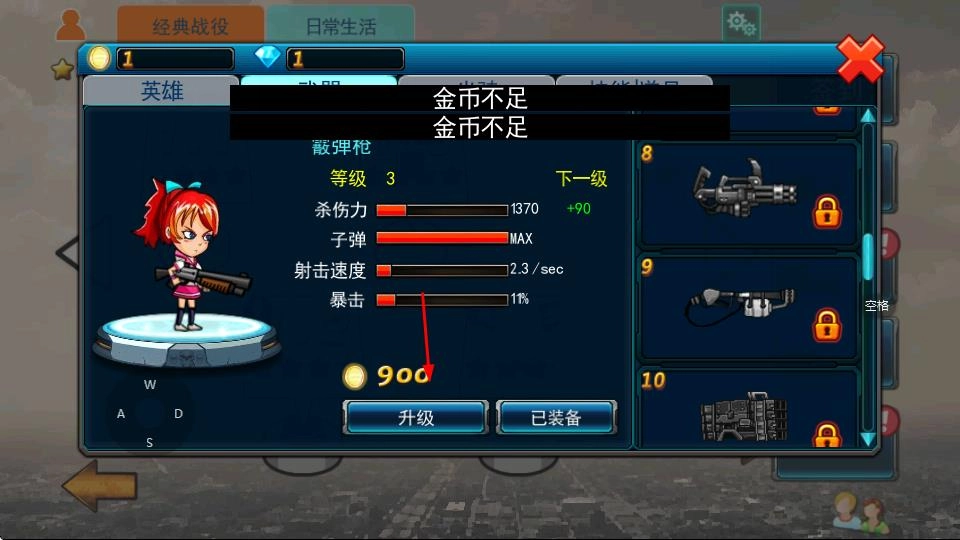Click the orange back arrow
The height and width of the screenshot is (540, 960).
pyautogui.click(x=98, y=486)
